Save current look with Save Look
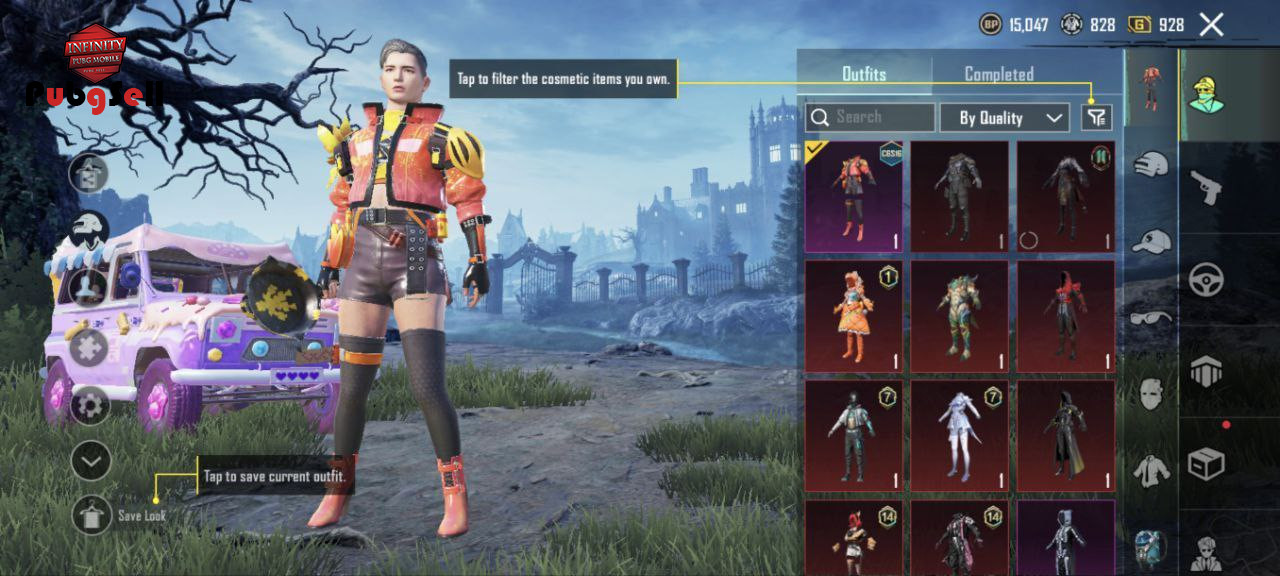This screenshot has width=1280, height=576. pyautogui.click(x=92, y=514)
